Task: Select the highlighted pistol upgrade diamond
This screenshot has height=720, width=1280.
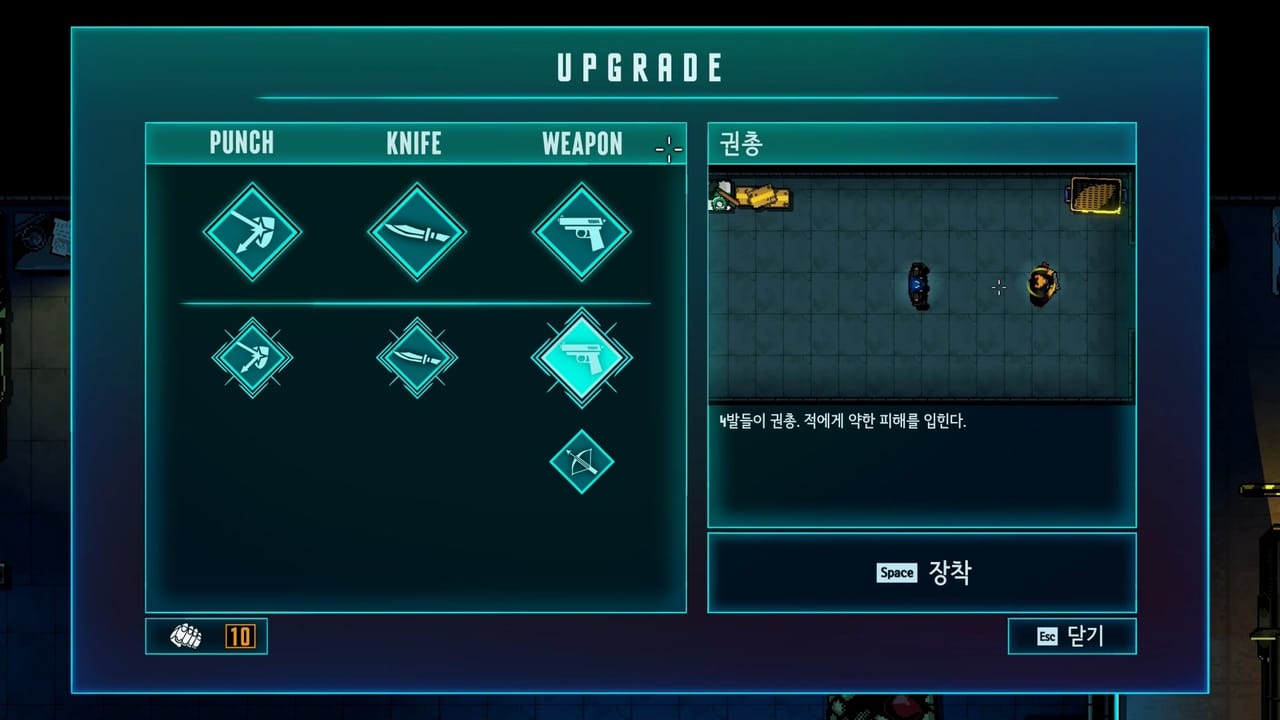Action: [x=581, y=358]
